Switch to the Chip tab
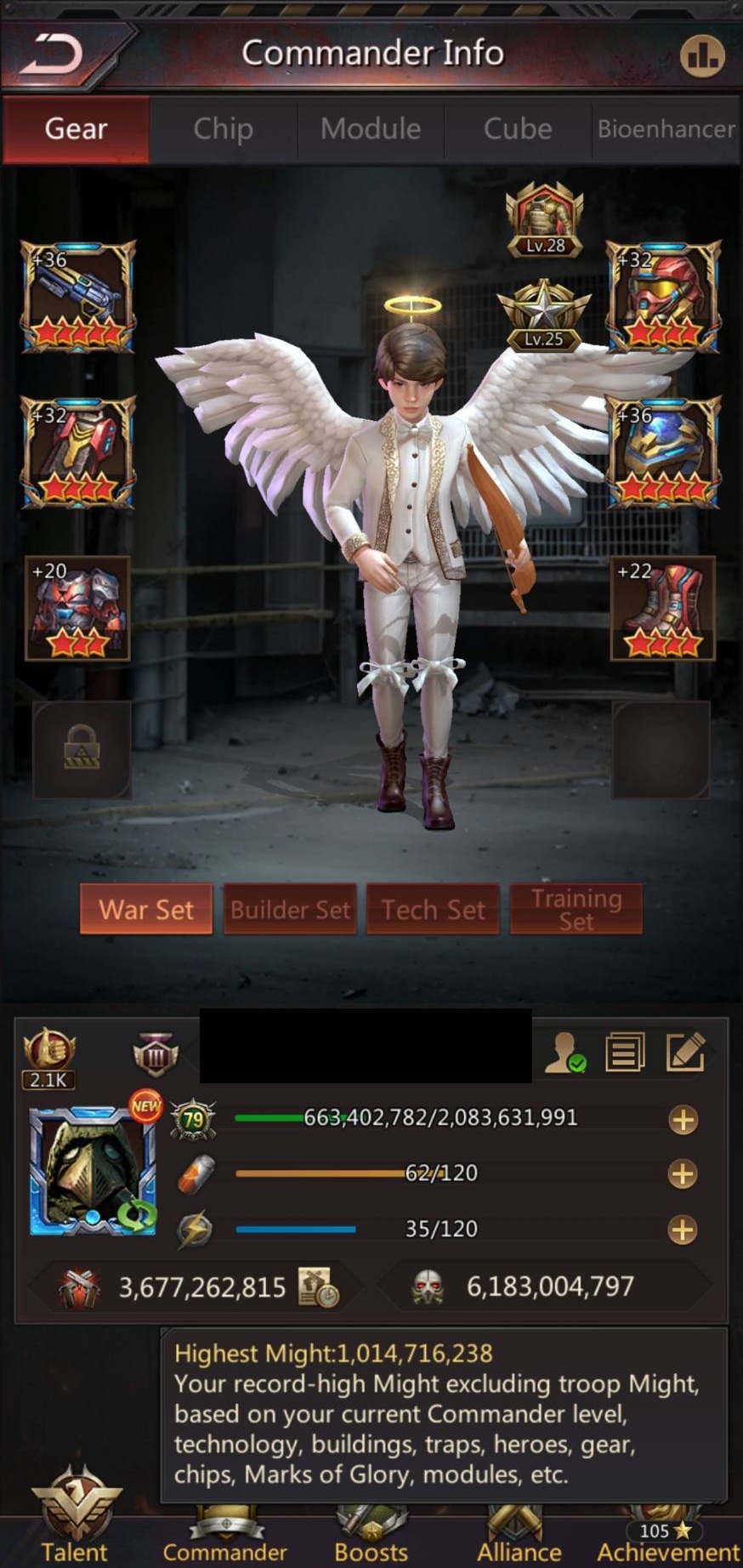The height and width of the screenshot is (1568, 743). point(223,129)
